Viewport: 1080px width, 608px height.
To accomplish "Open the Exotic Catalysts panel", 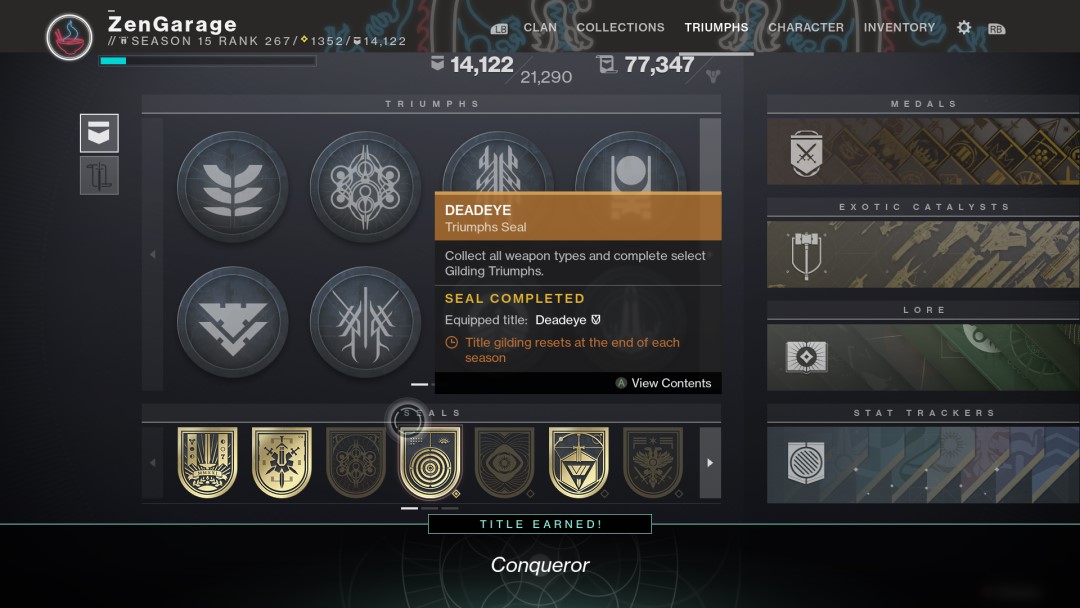I will click(923, 254).
